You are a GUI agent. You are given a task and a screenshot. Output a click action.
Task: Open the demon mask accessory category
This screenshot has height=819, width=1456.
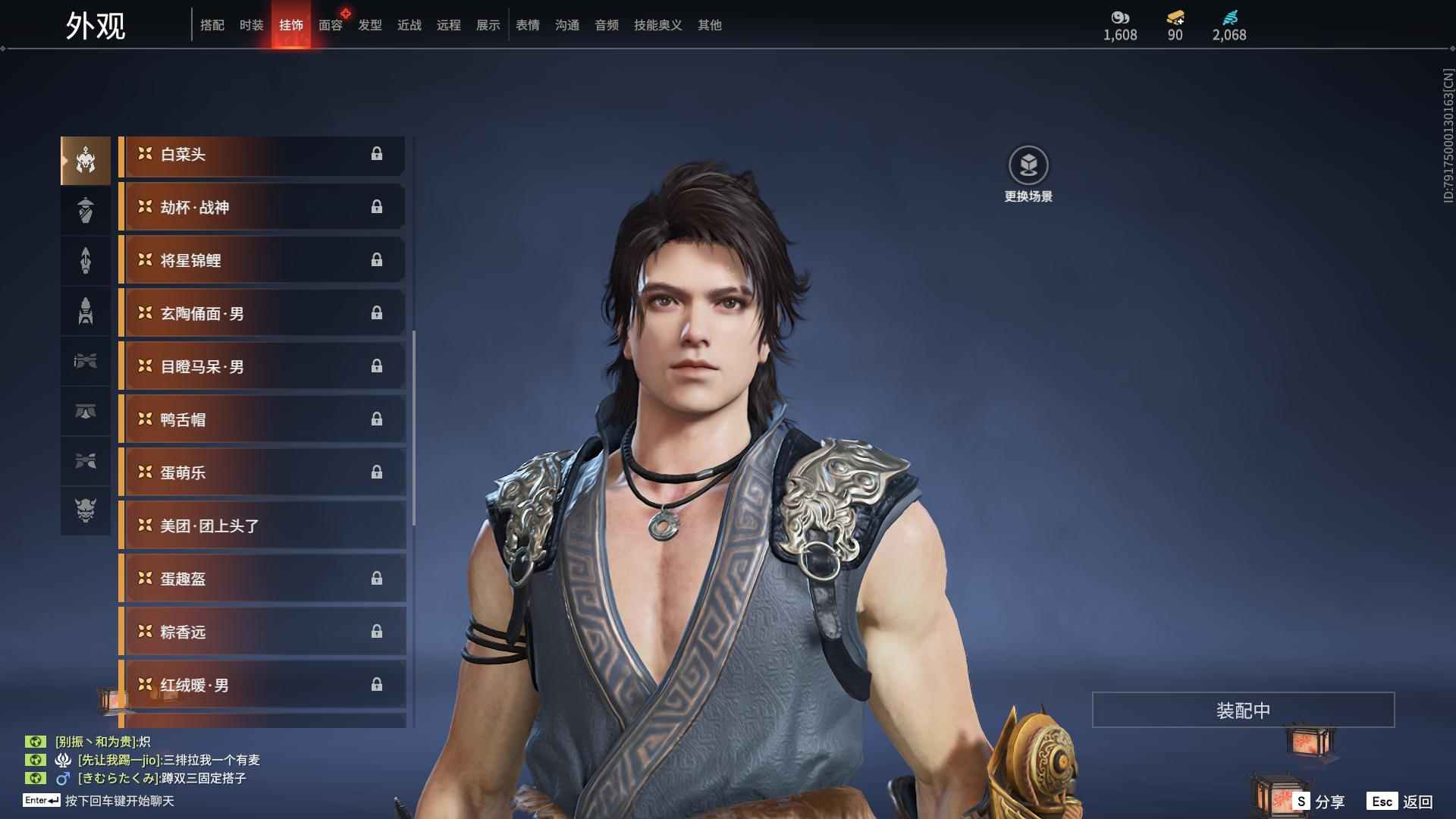tap(86, 510)
